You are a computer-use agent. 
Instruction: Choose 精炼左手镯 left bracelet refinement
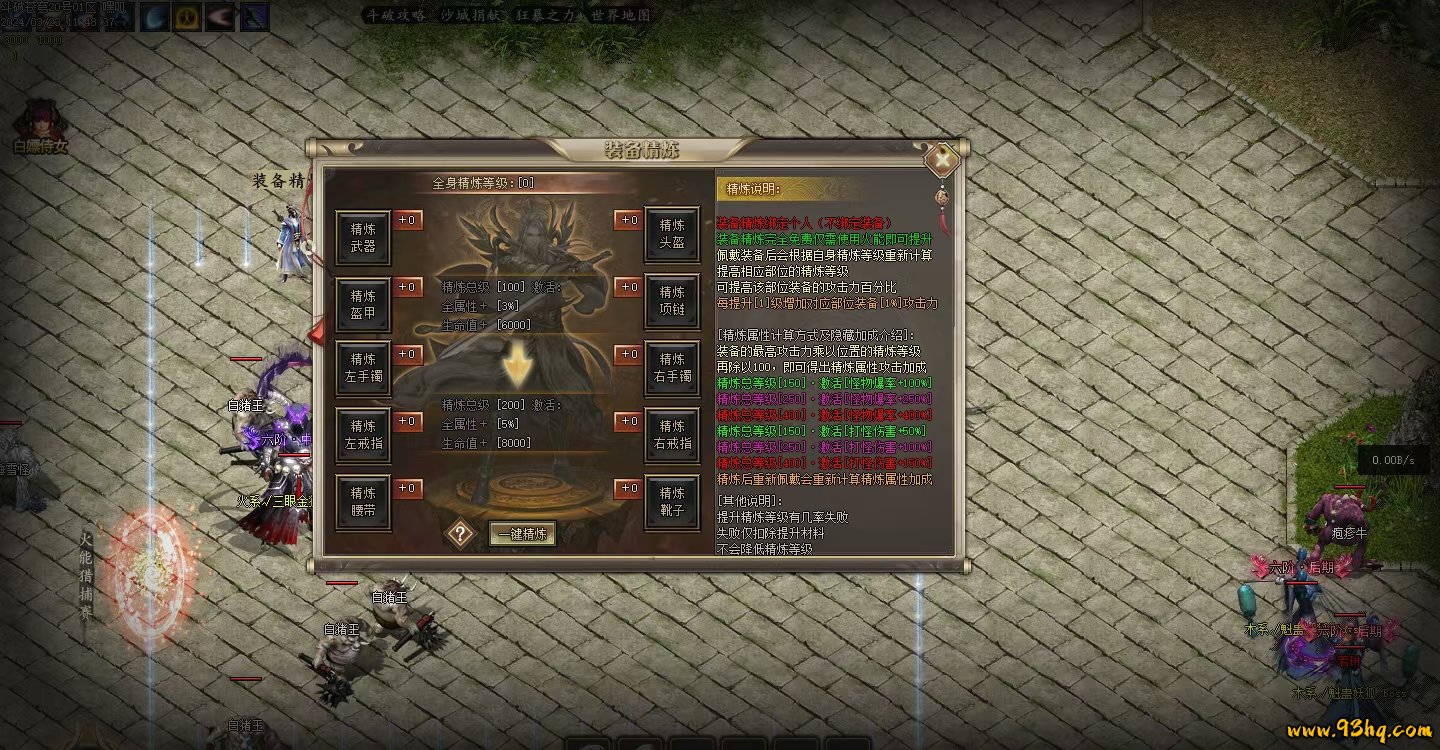tap(363, 368)
